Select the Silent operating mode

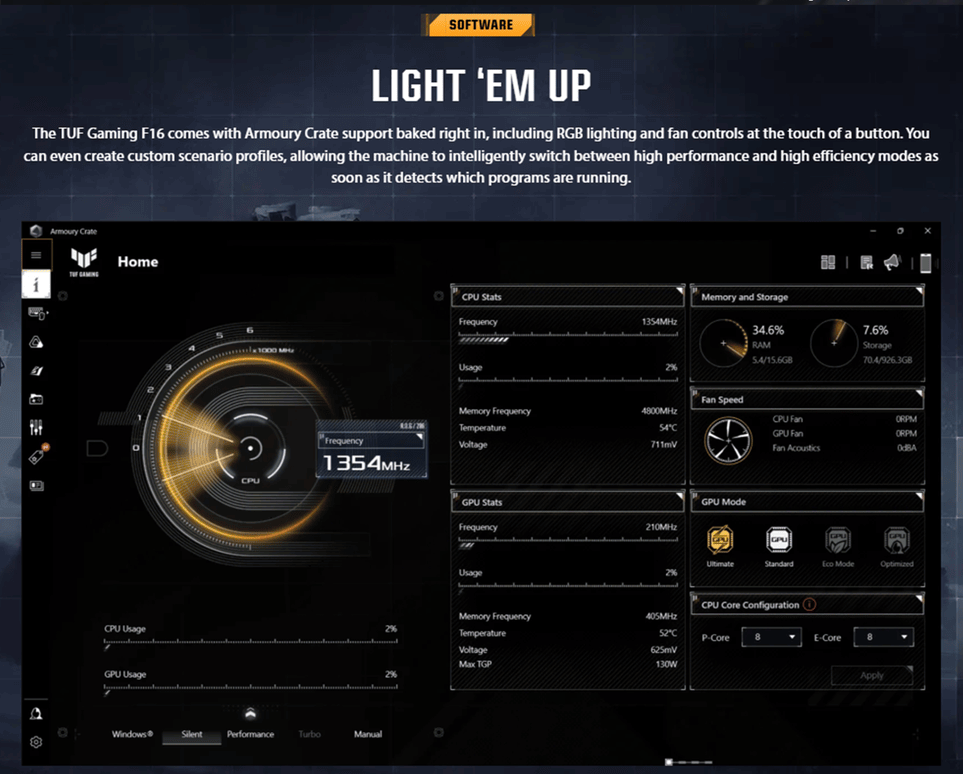point(192,734)
